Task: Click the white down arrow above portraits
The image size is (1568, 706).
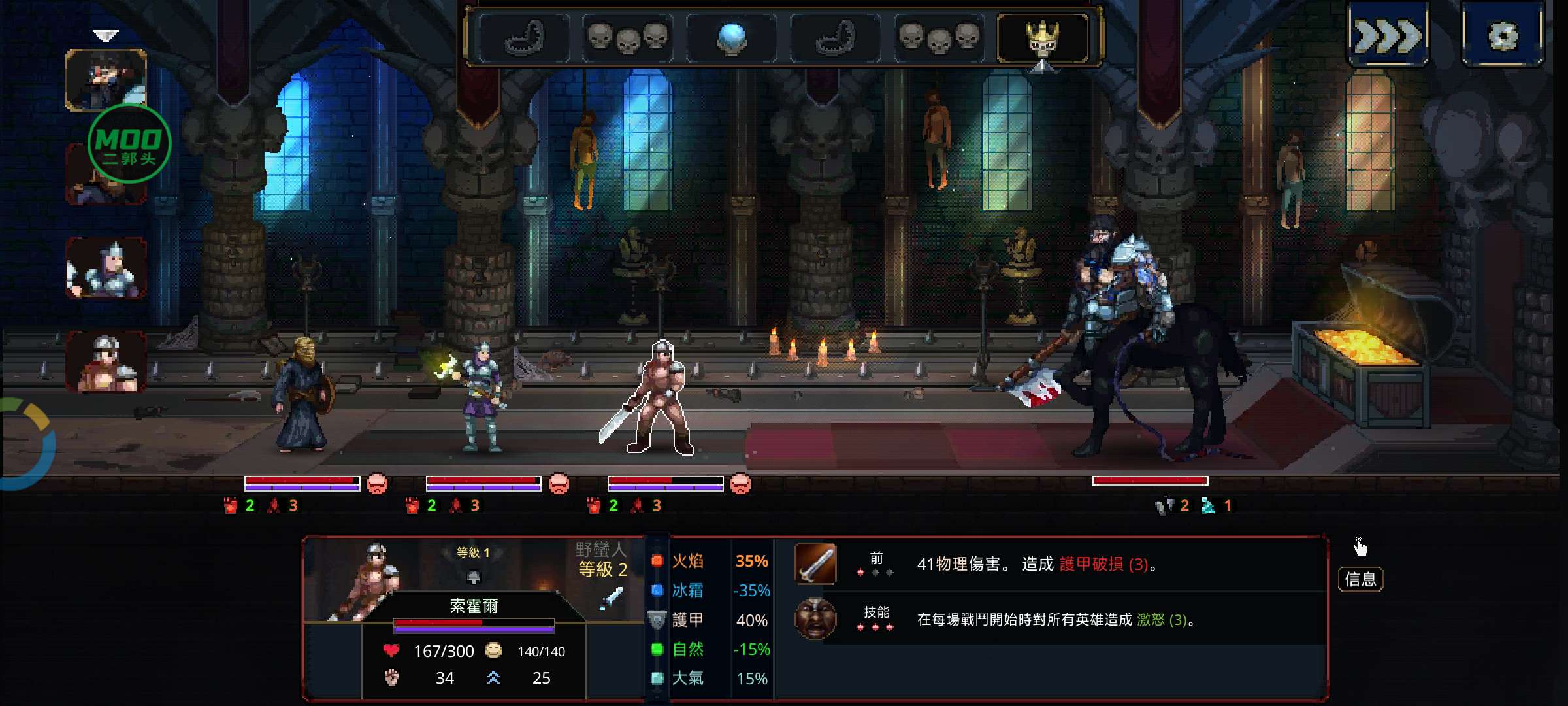Action: 105,35
